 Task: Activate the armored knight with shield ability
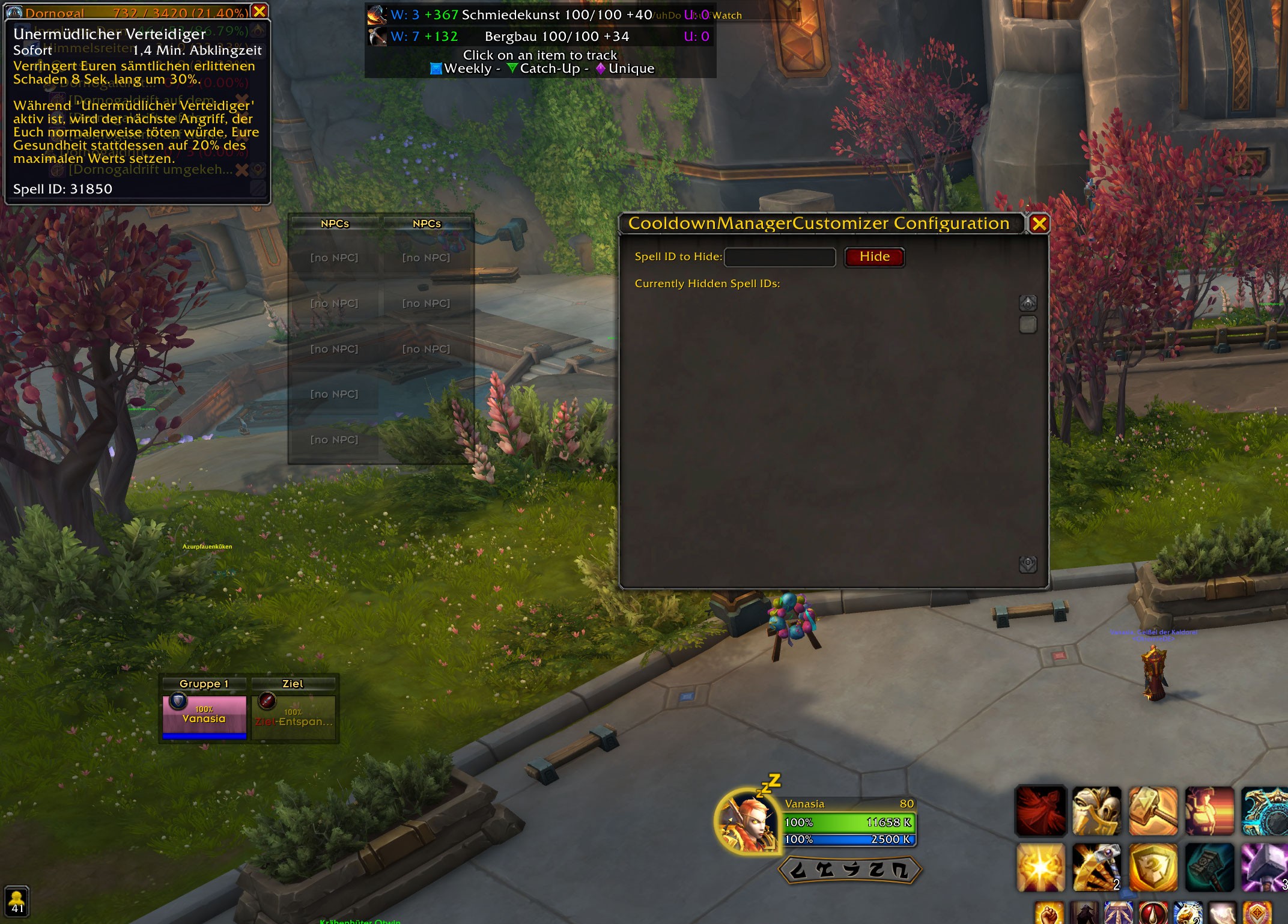(1096, 811)
